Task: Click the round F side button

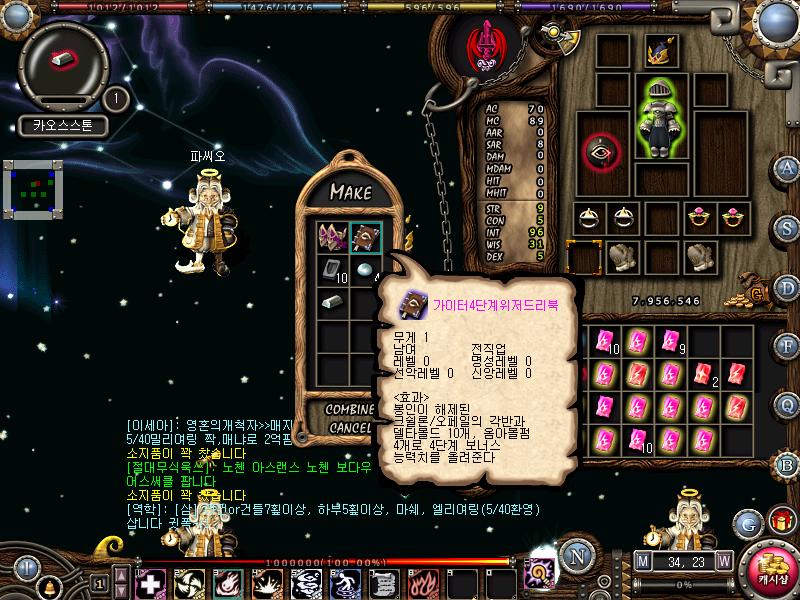Action: [788, 345]
